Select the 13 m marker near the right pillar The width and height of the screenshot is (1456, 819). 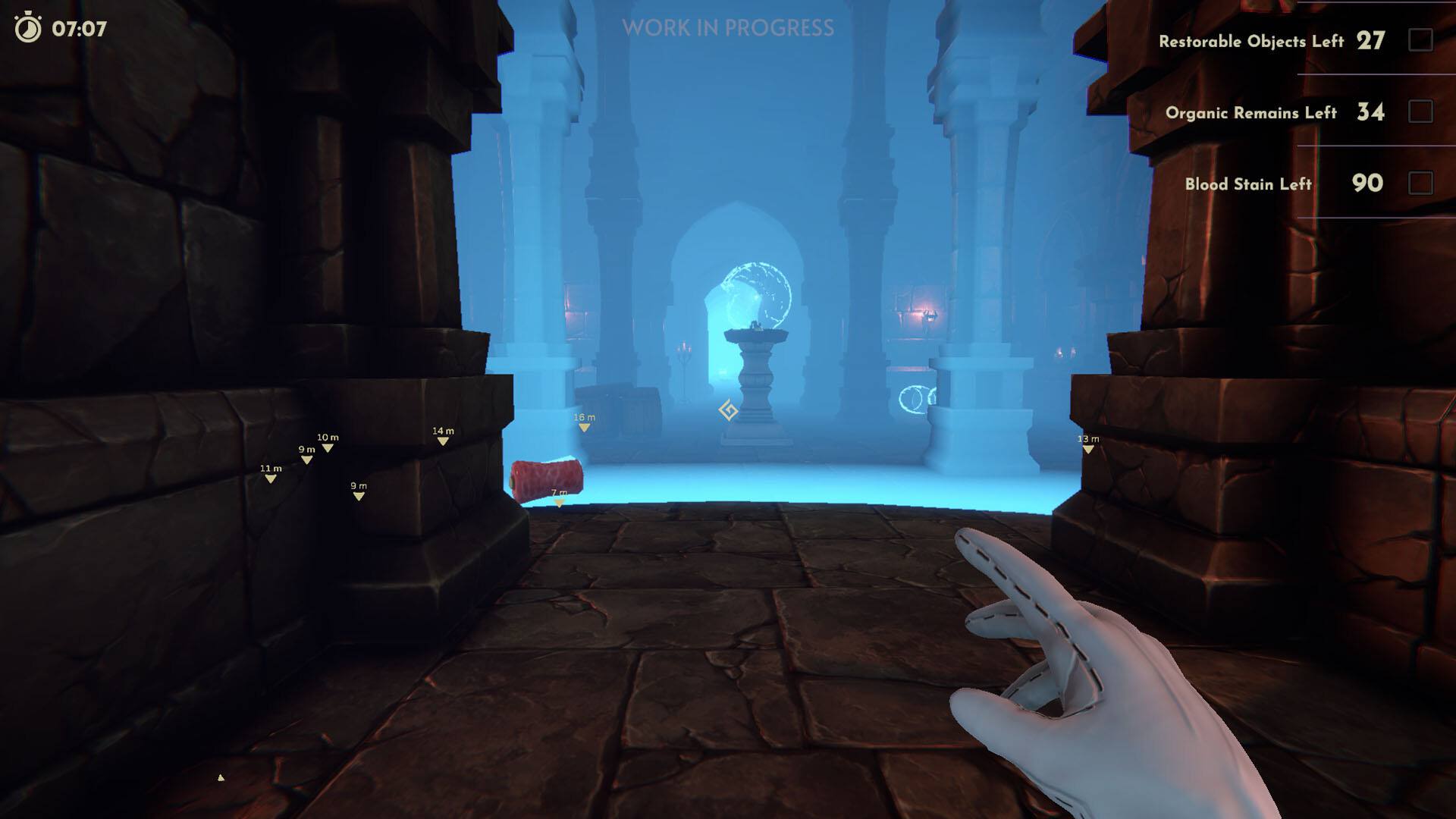1087,441
